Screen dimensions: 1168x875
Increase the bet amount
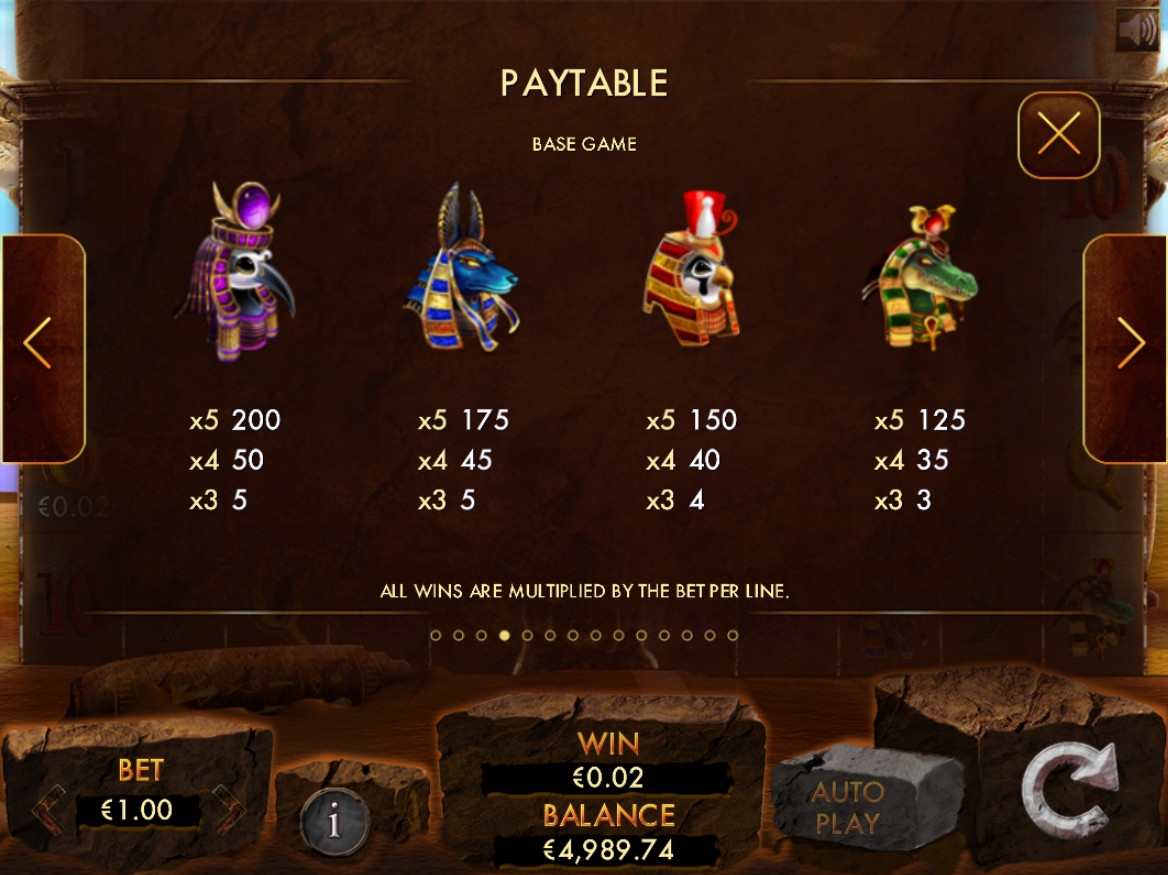click(228, 808)
